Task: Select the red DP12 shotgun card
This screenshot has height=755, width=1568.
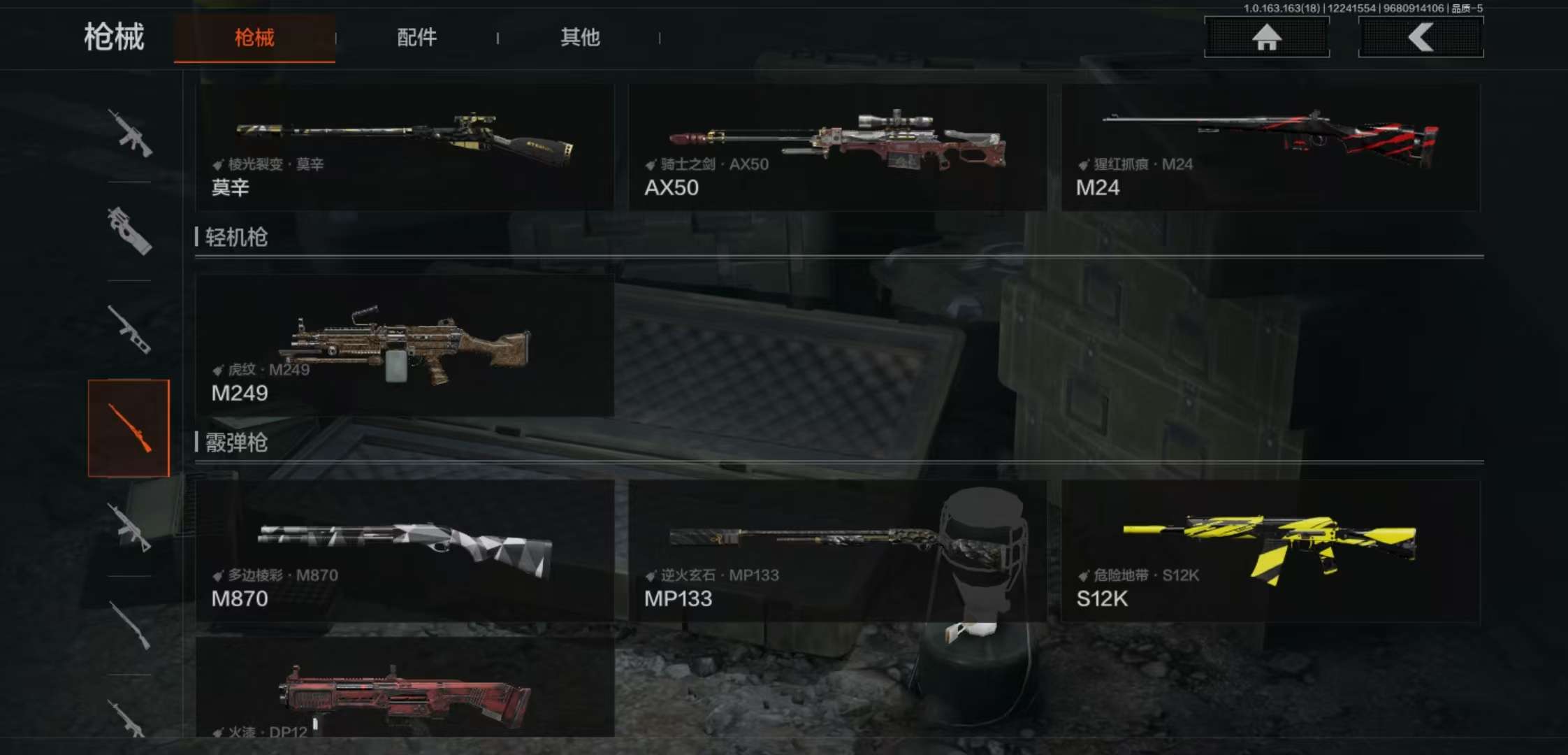Action: [x=405, y=689]
